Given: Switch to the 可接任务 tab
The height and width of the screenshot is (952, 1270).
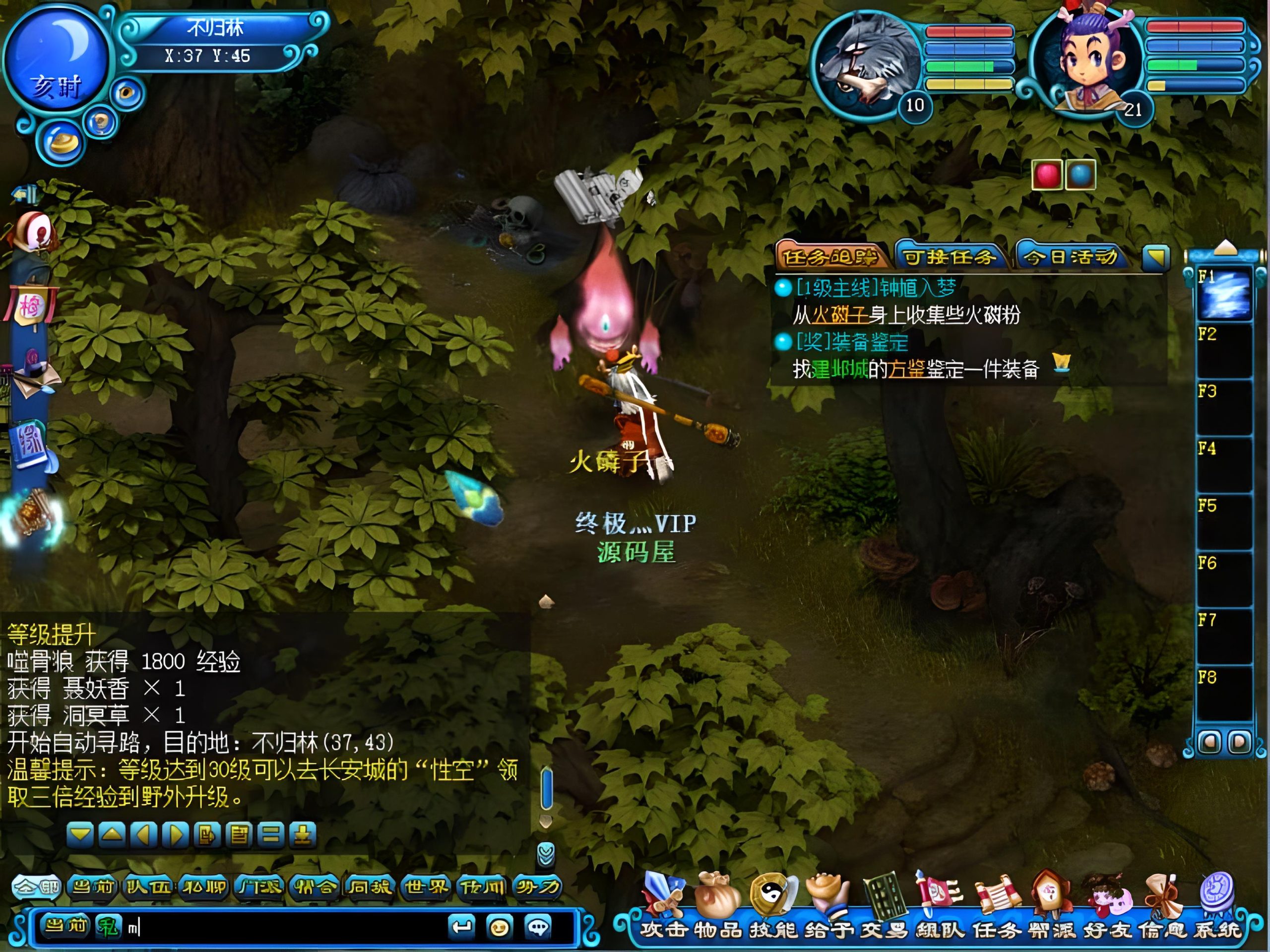Looking at the screenshot, I should click(x=950, y=256).
